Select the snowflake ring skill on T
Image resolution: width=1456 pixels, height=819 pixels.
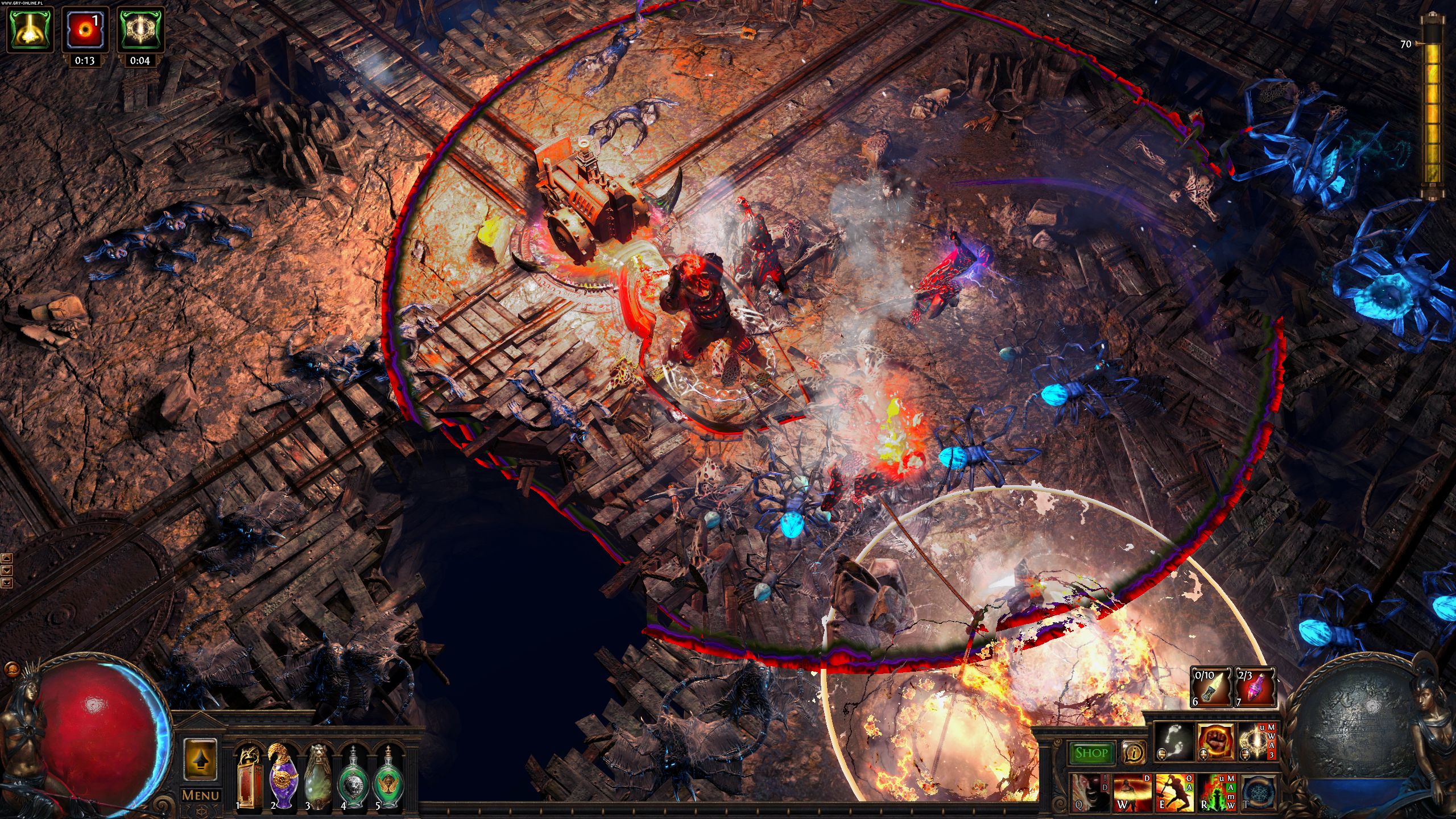pos(1256,792)
